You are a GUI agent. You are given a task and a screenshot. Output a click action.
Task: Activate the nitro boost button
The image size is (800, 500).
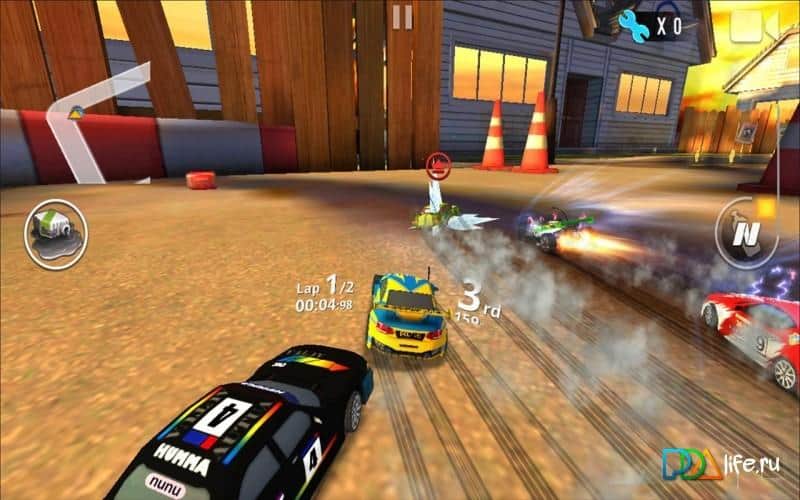coord(747,233)
